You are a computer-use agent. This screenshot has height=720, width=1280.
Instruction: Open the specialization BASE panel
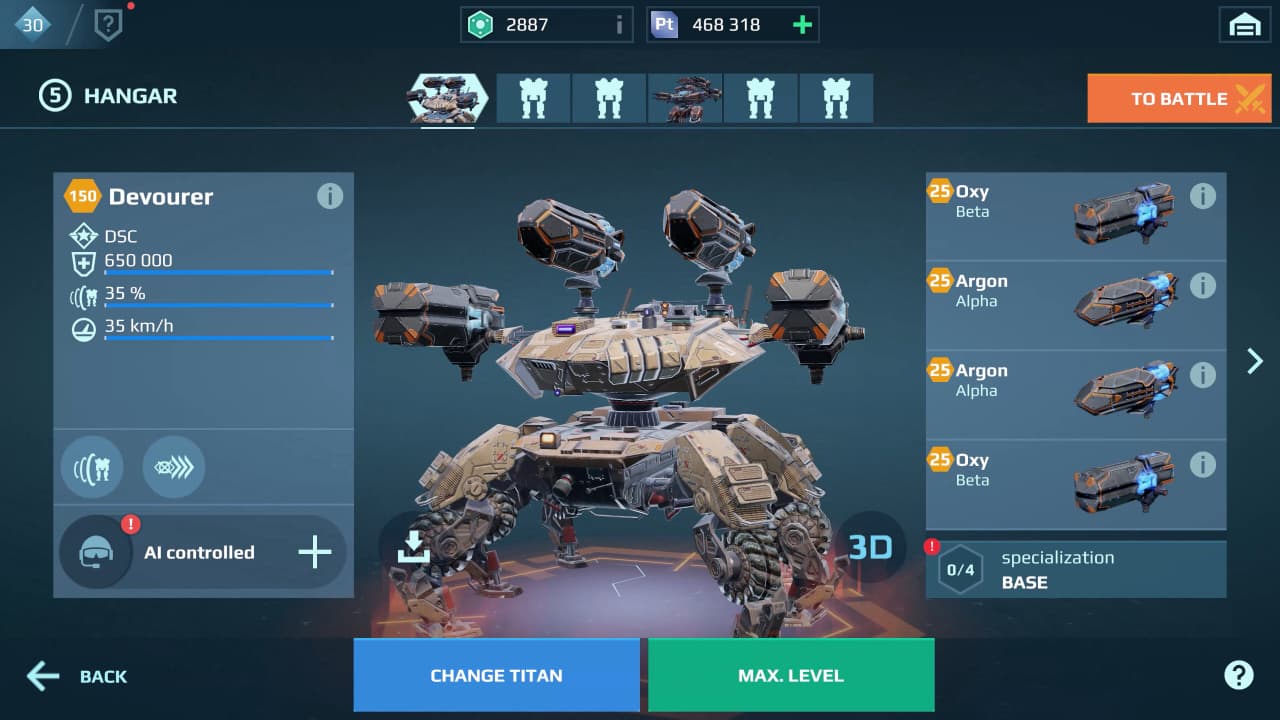point(1076,570)
